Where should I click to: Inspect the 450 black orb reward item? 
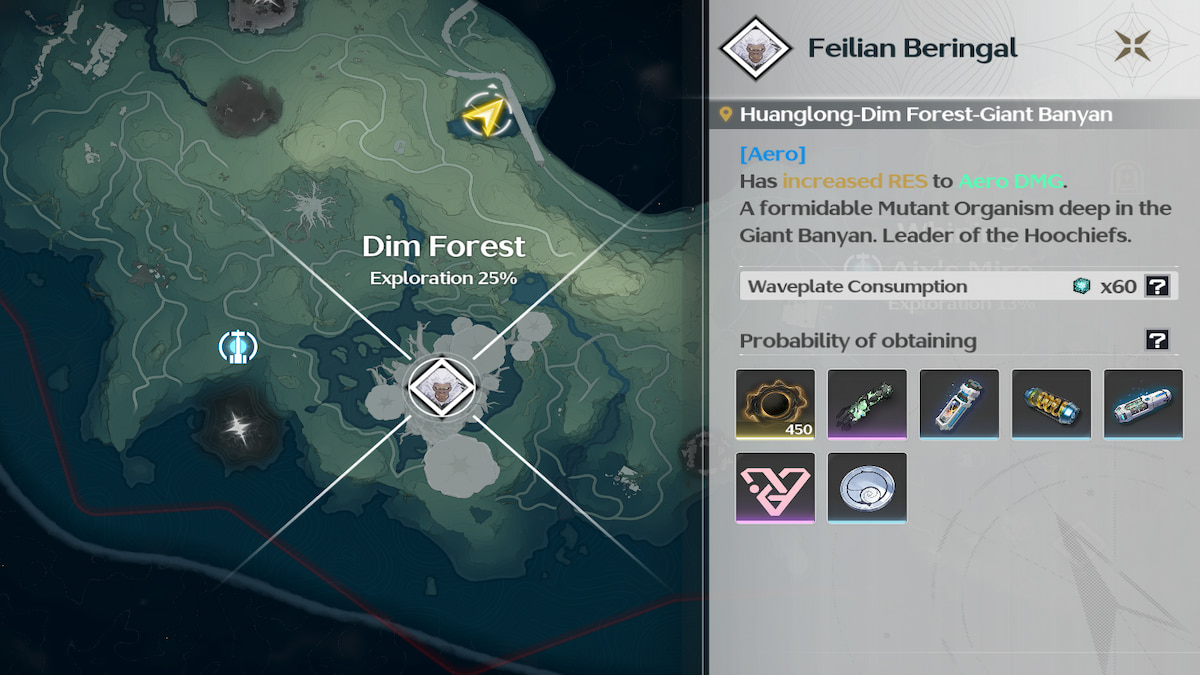coord(775,405)
